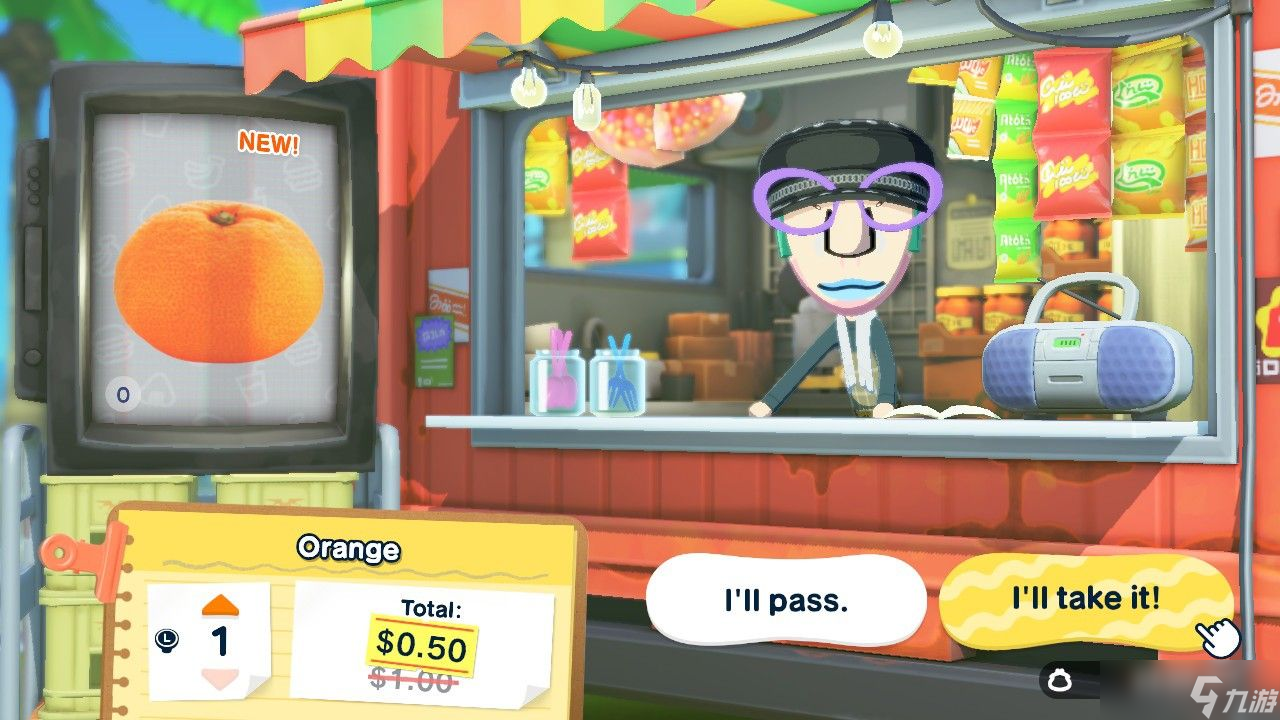Click the Orange title on the notepad
Screen dimensions: 1280x720
pos(348,548)
